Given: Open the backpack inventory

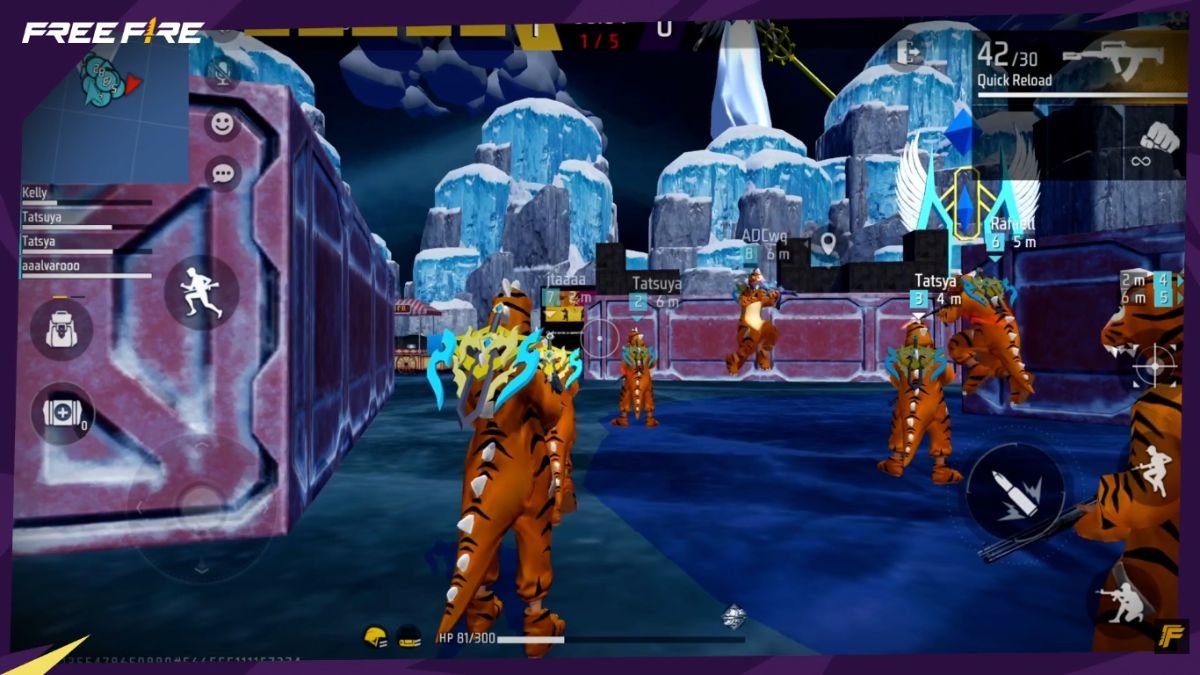Looking at the screenshot, I should coord(61,329).
